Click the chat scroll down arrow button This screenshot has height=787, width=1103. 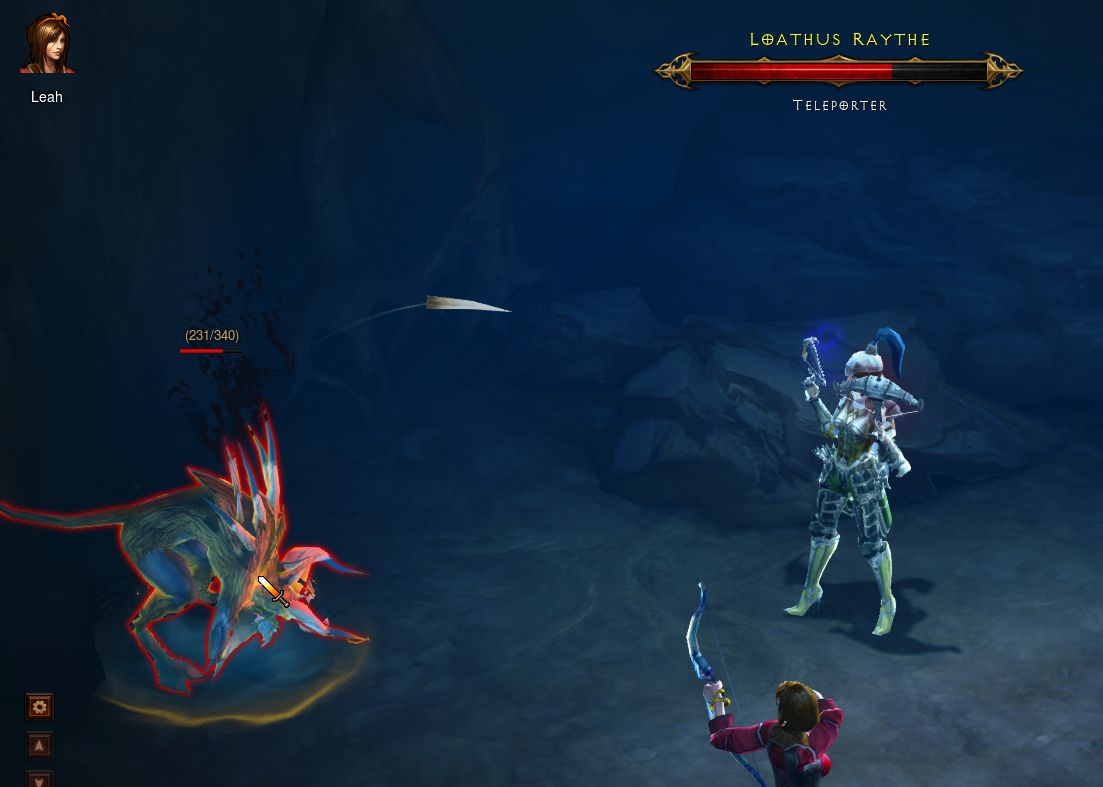point(39,779)
